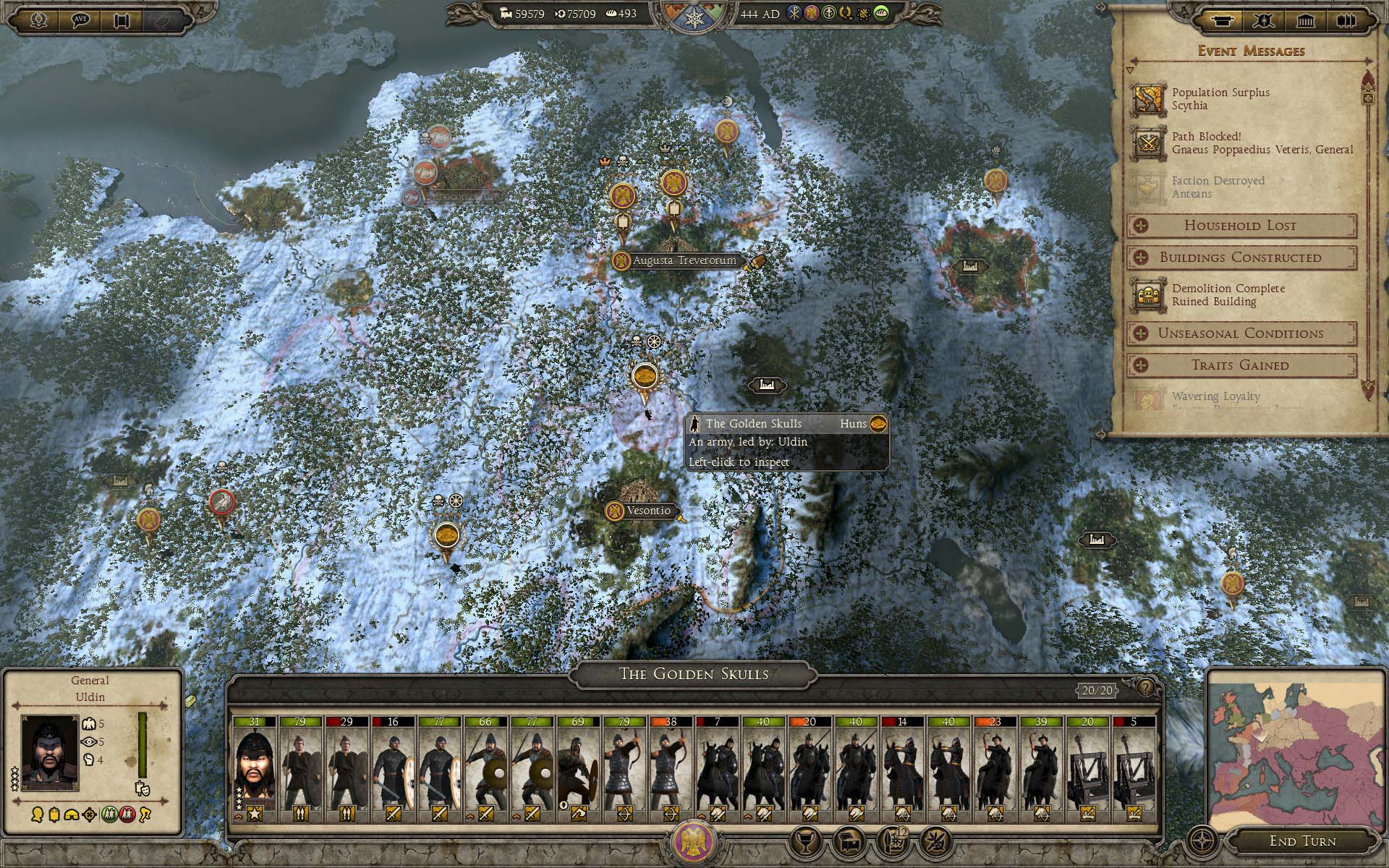1389x868 pixels.
Task: Open the columned building list button
Action: coord(1305,20)
